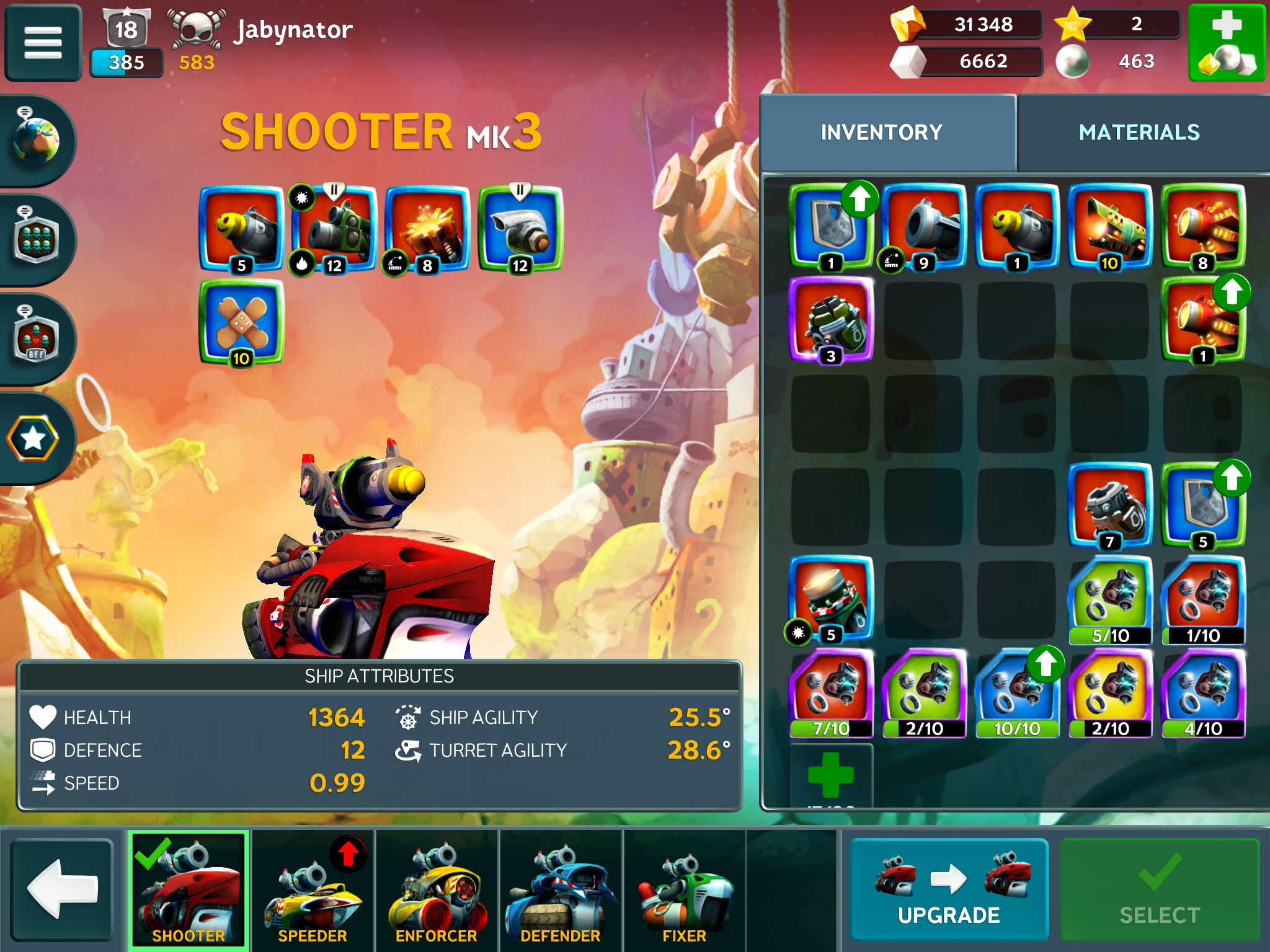
Task: Select the equipped blue shield item level 12
Action: tap(520, 229)
